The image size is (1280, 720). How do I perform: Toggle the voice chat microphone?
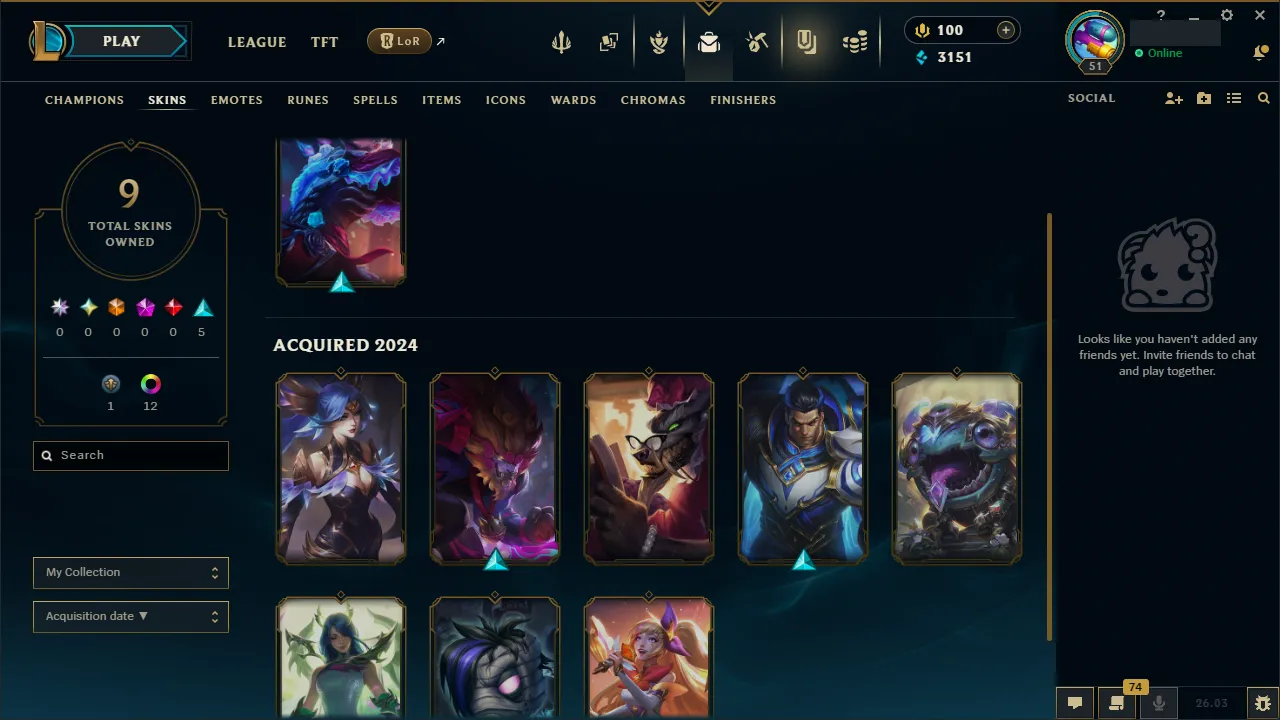[x=1158, y=702]
